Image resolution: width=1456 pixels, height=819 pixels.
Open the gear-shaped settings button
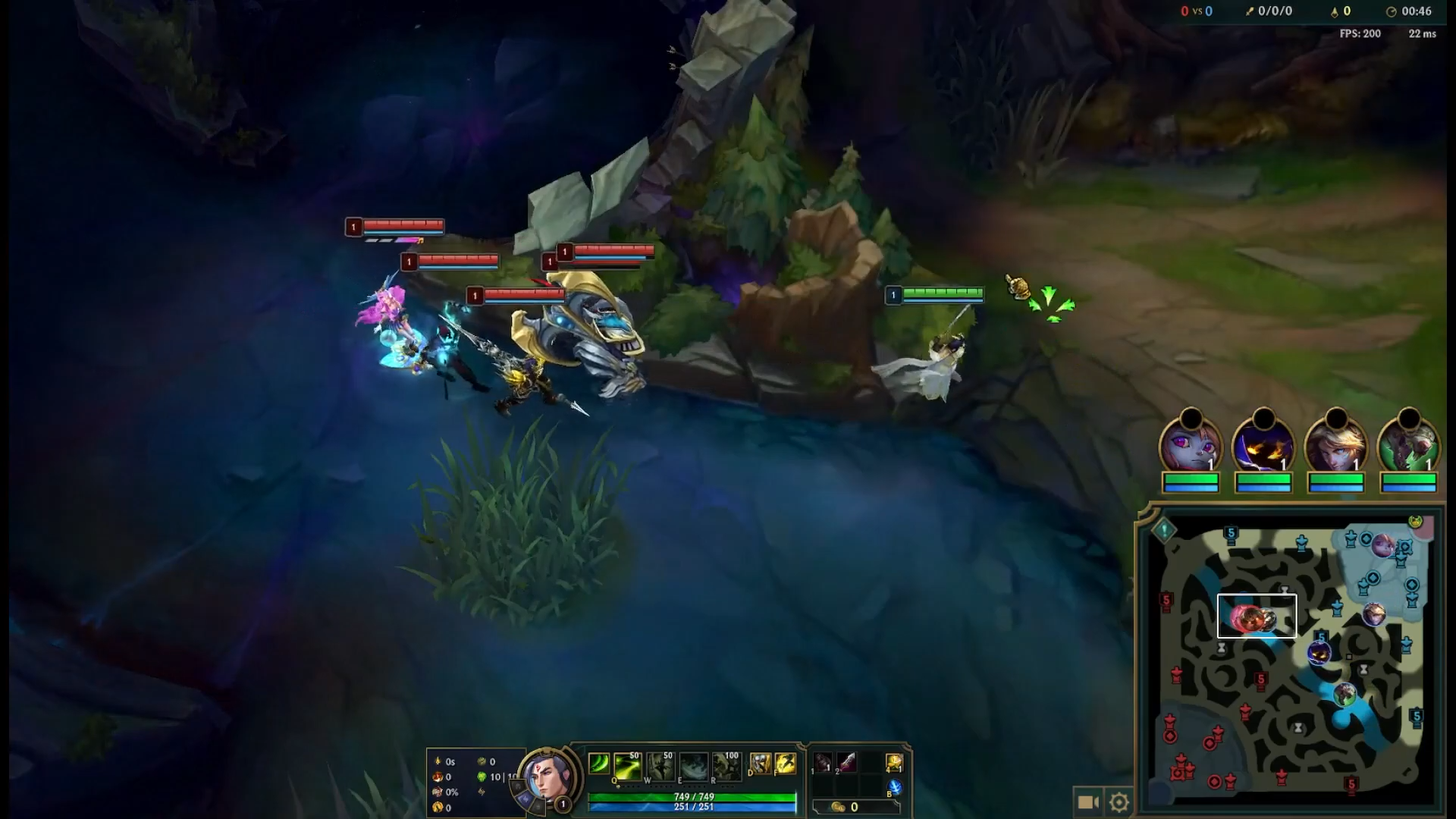pos(1119,802)
